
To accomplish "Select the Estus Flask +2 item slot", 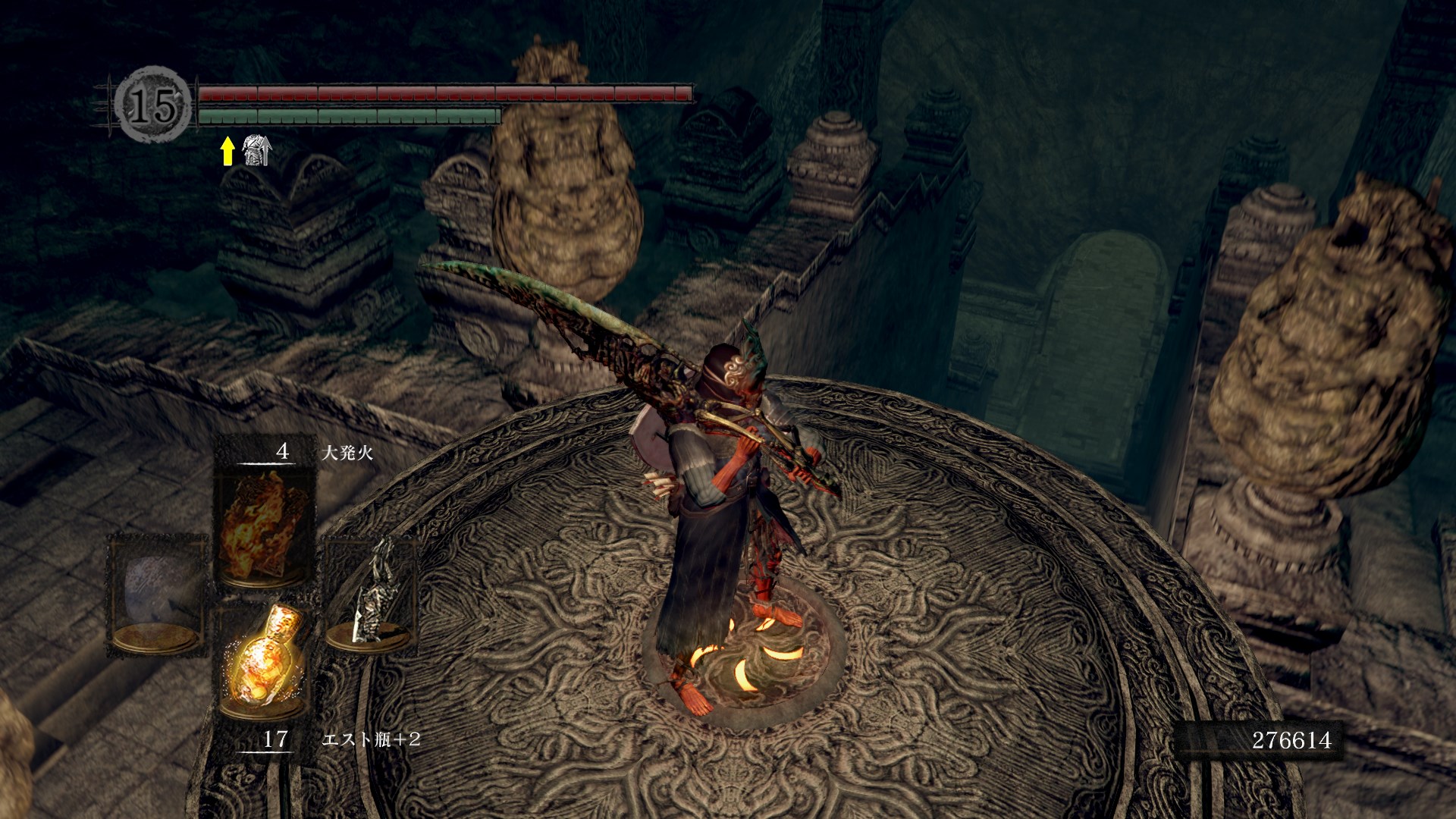I will pos(264,665).
